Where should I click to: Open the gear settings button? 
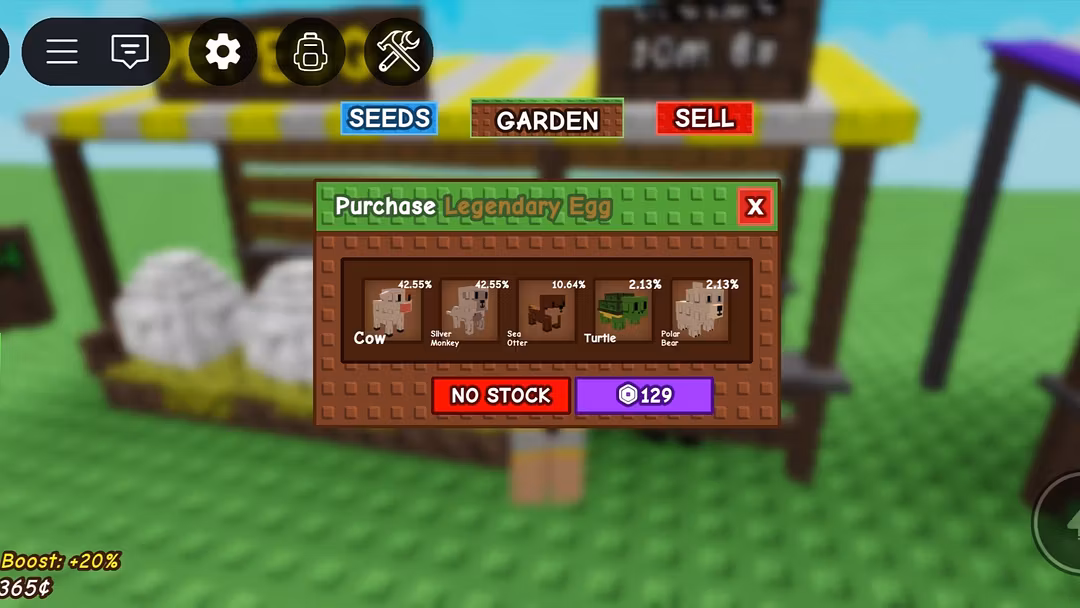223,51
